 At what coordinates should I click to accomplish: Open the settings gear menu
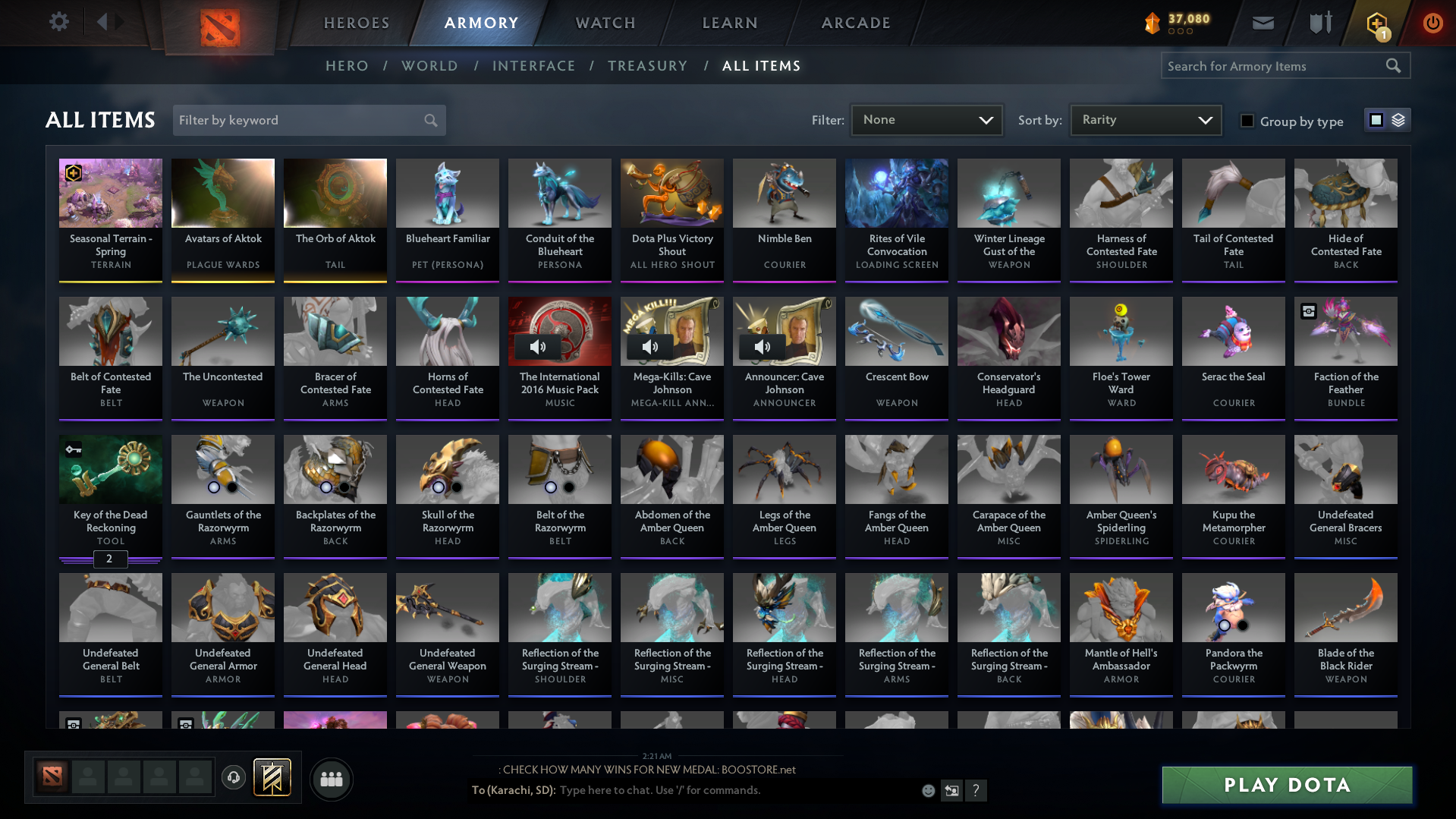tap(59, 22)
